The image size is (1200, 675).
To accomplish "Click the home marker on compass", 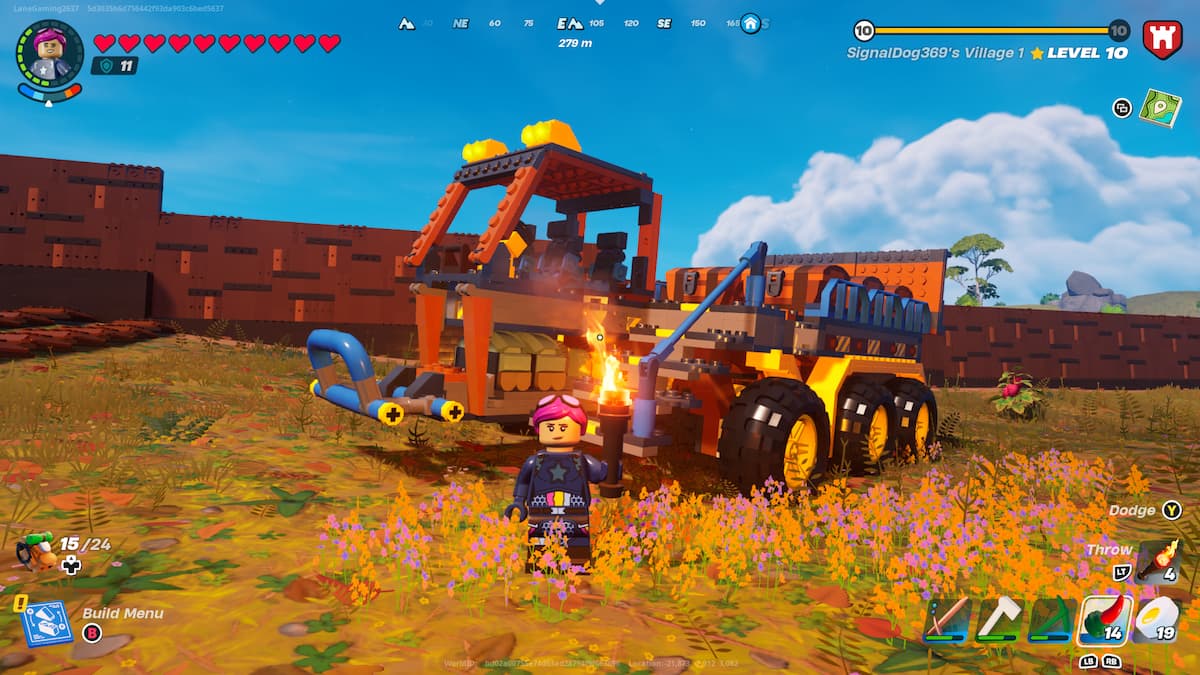I will tap(750, 23).
